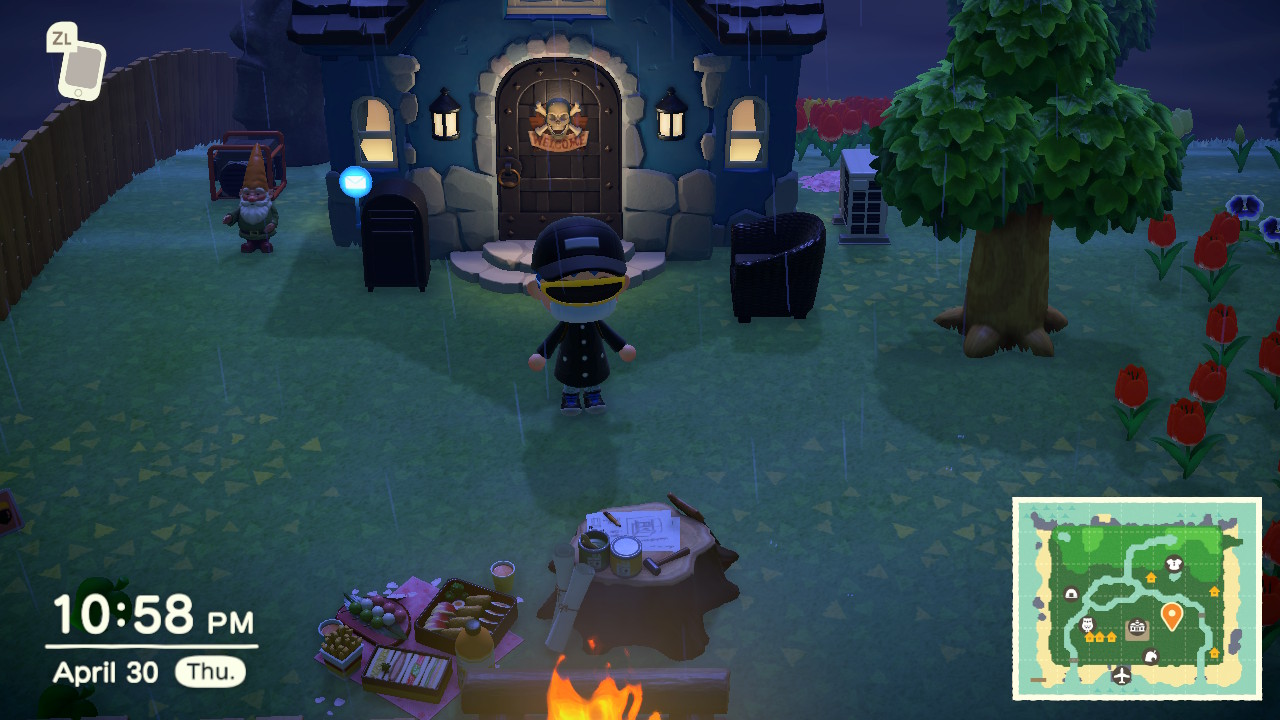
Task: Click the Nook's Cranny leaf marker on minimap
Action: pos(1151,656)
